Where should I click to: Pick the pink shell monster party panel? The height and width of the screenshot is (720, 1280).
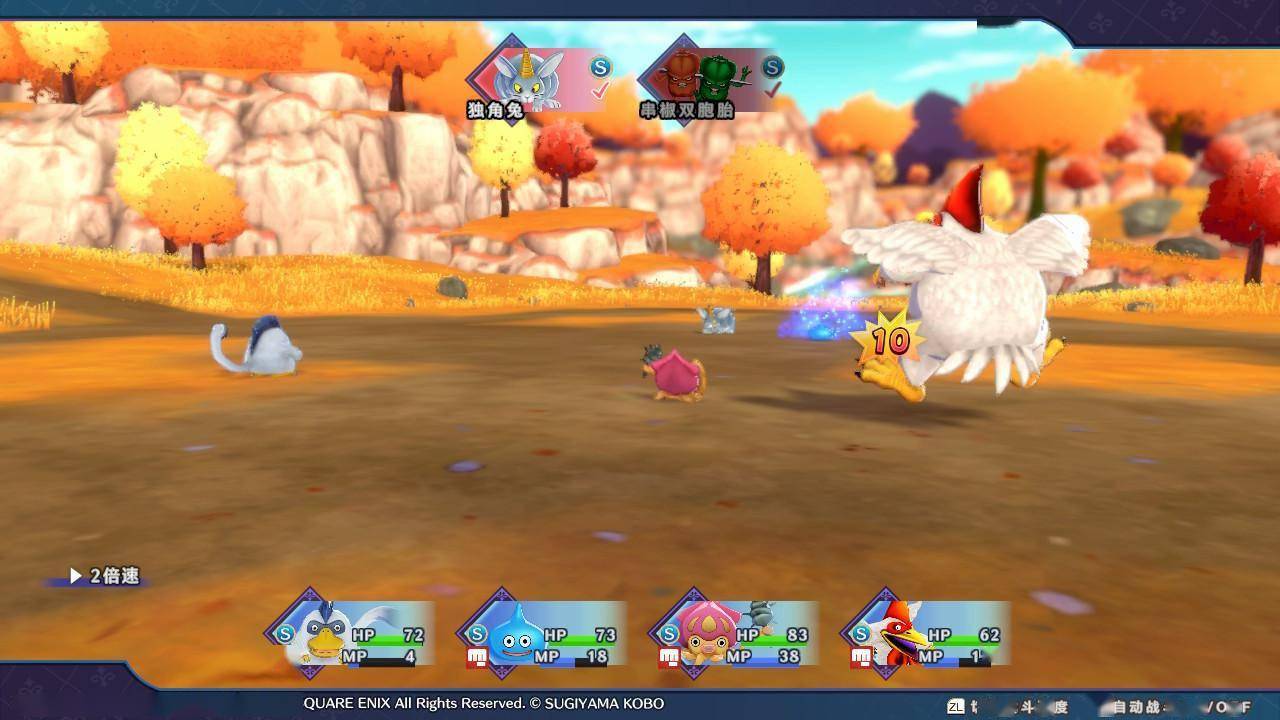pyautogui.click(x=739, y=634)
